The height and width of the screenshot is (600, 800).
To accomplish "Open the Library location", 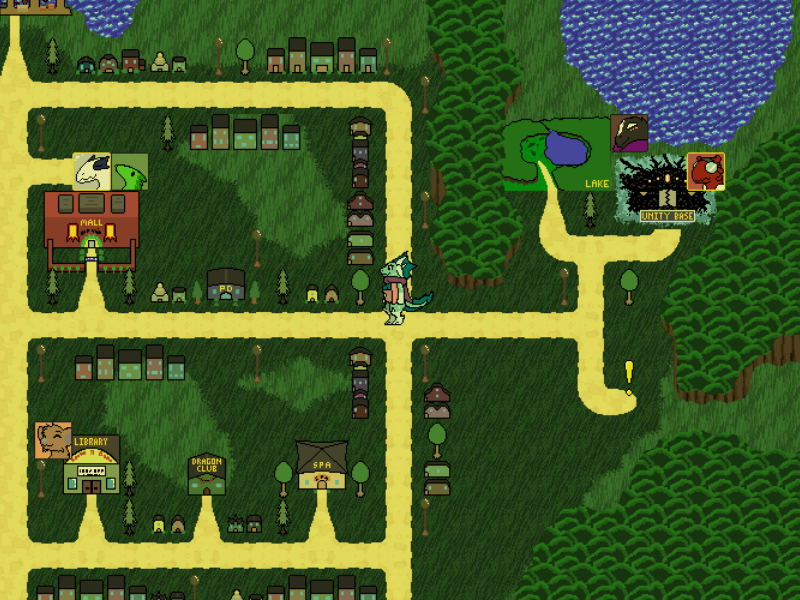I will [x=91, y=466].
